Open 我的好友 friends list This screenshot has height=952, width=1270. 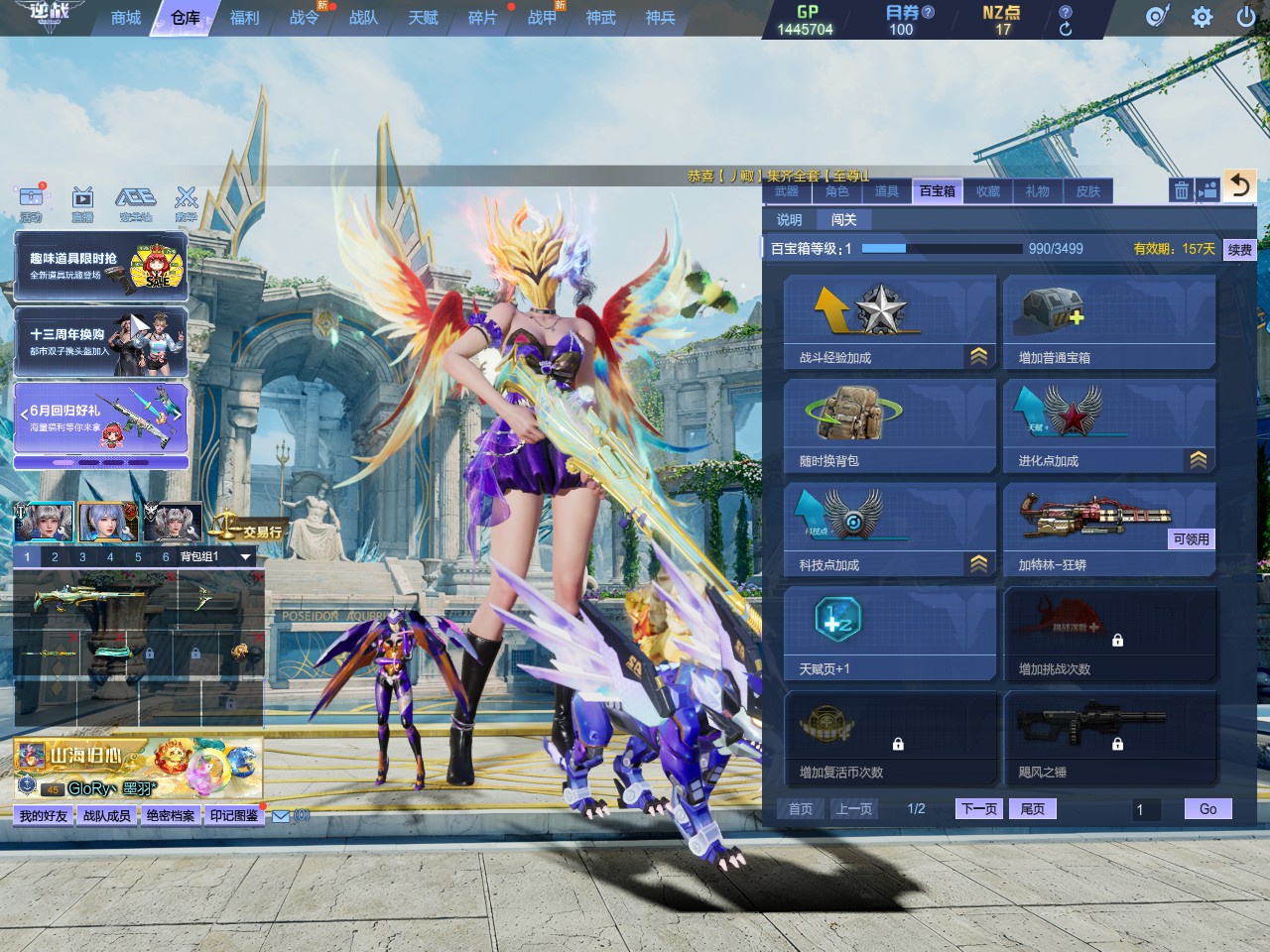coord(44,816)
